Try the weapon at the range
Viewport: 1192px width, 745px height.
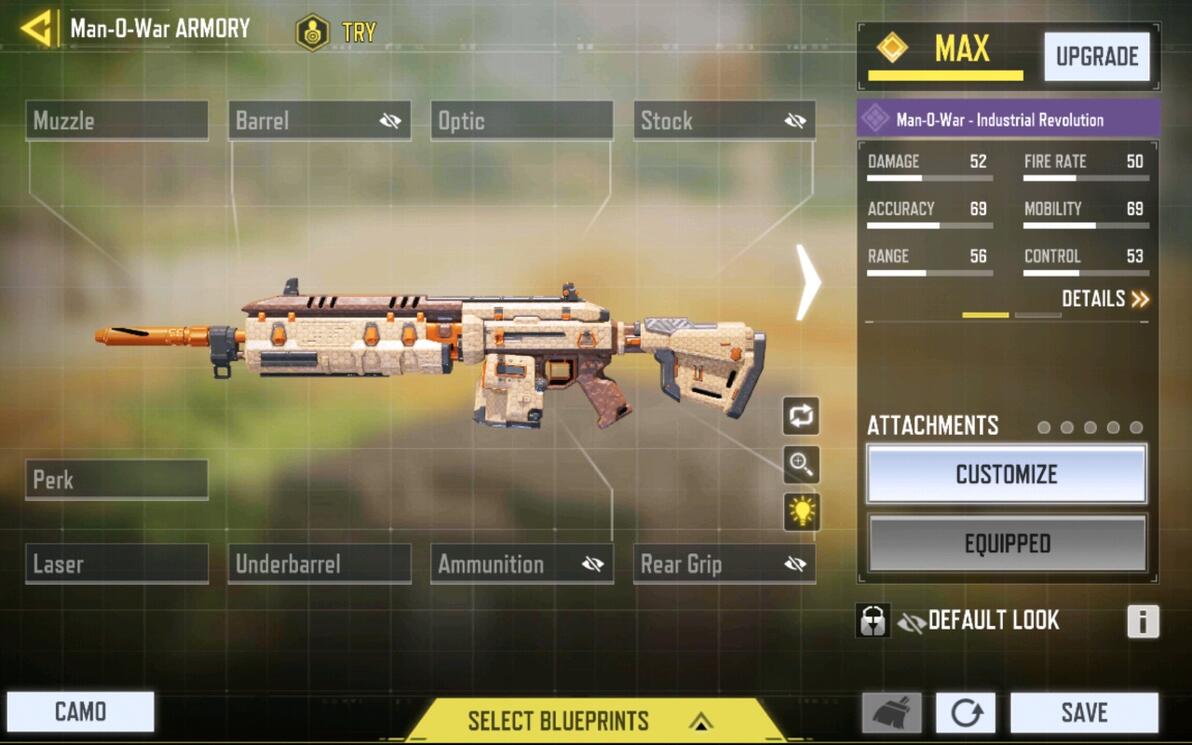click(337, 32)
